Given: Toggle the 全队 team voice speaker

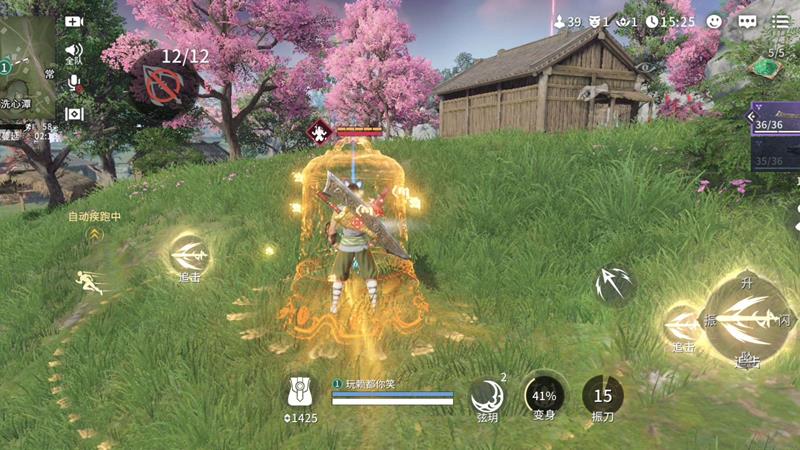Looking at the screenshot, I should [x=74, y=51].
